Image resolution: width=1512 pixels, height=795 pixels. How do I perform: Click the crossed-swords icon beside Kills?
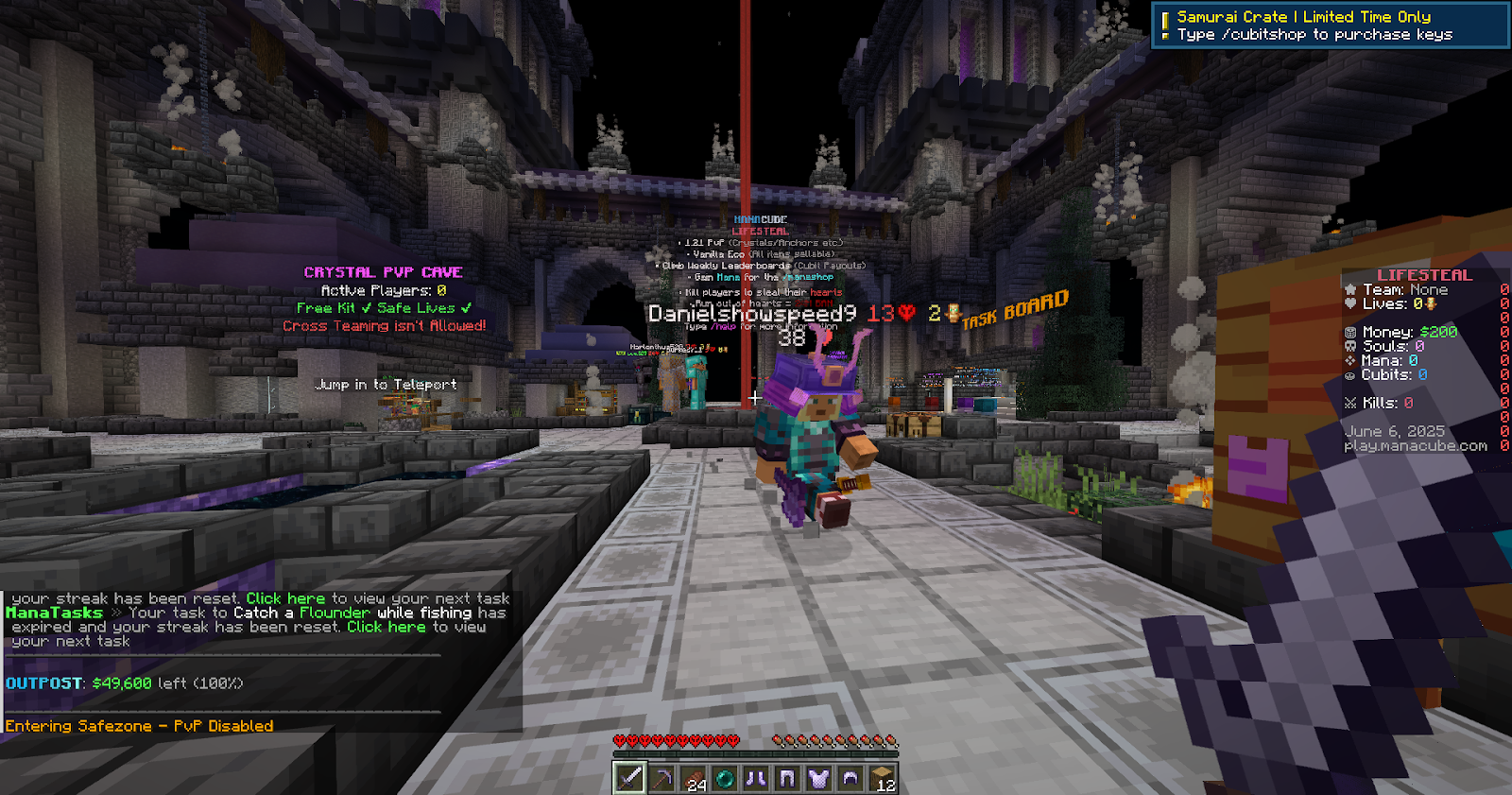[x=1350, y=401]
